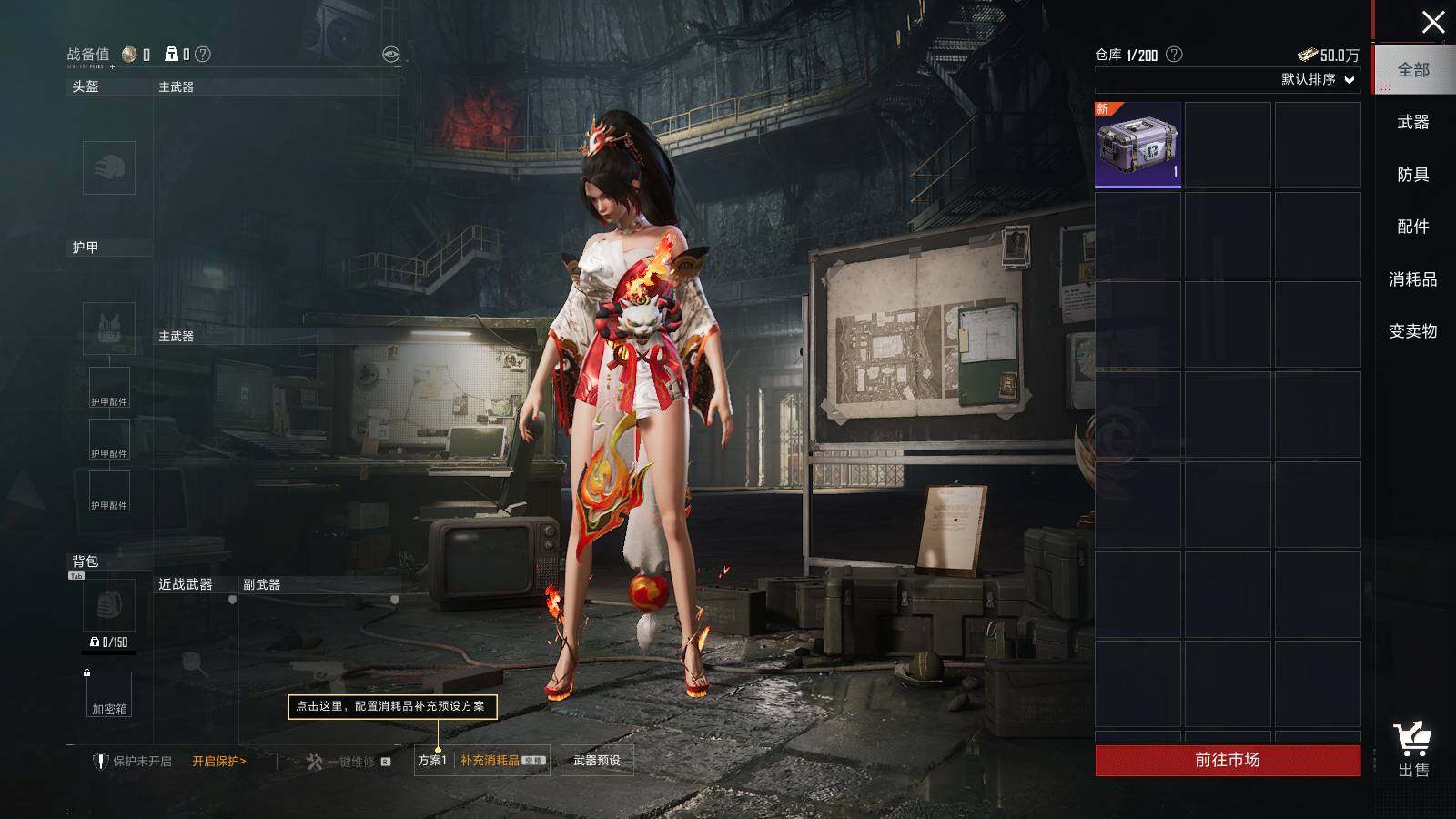Click the warehouse capacity help icon
The image size is (1456, 819).
(1174, 55)
